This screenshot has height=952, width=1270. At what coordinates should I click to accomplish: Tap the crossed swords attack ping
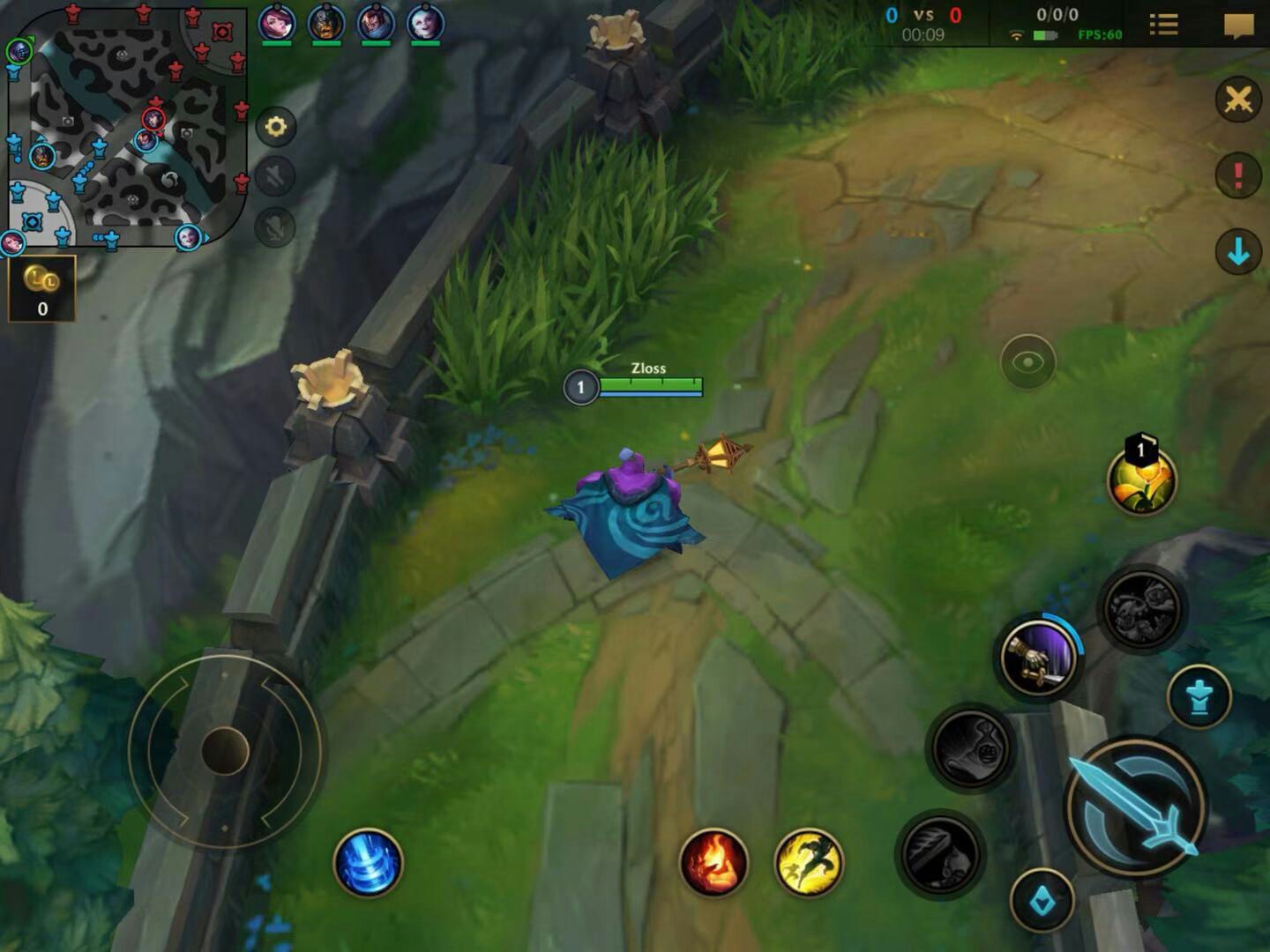click(x=1238, y=100)
